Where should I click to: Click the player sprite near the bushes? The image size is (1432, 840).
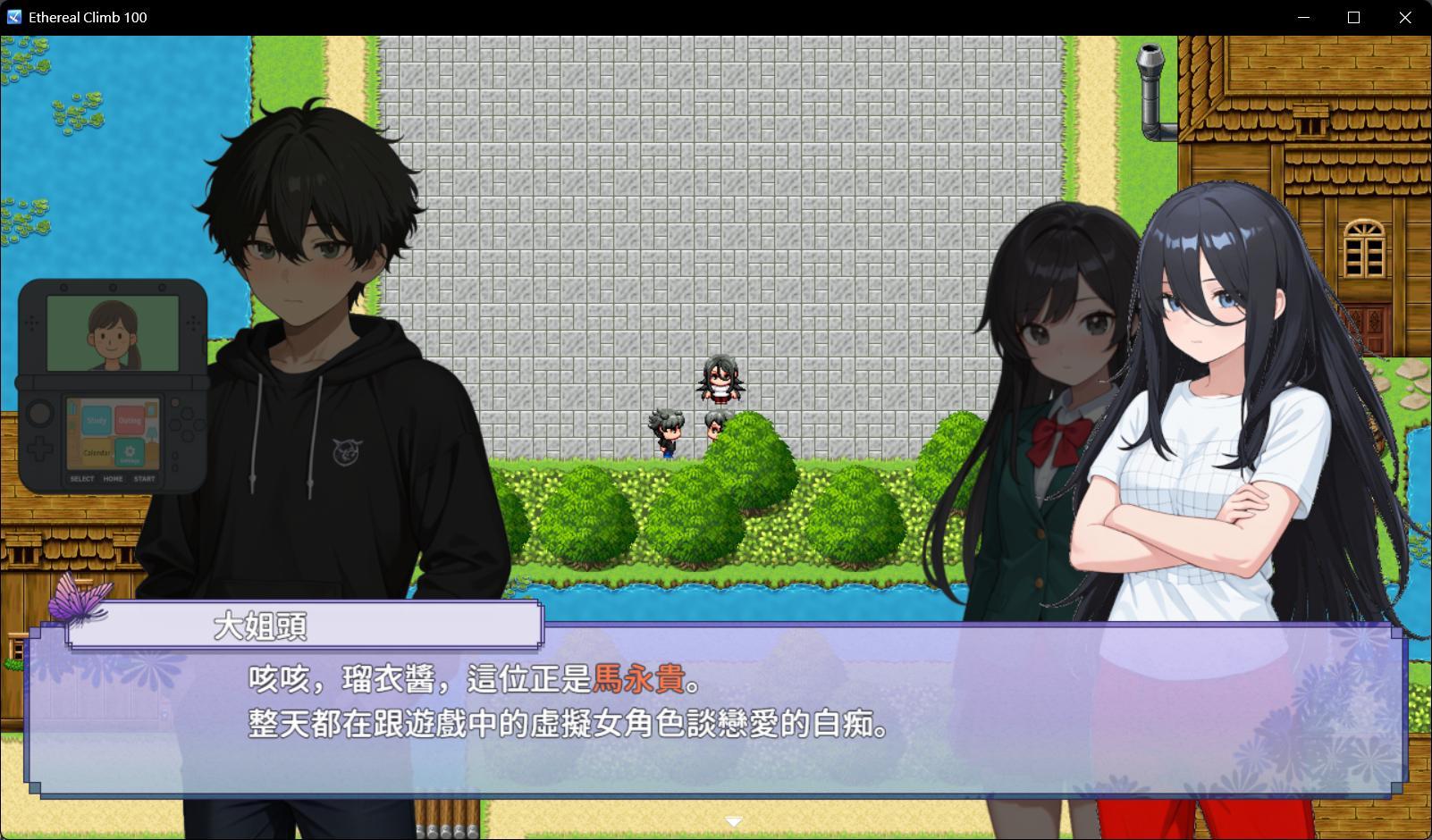click(x=667, y=435)
